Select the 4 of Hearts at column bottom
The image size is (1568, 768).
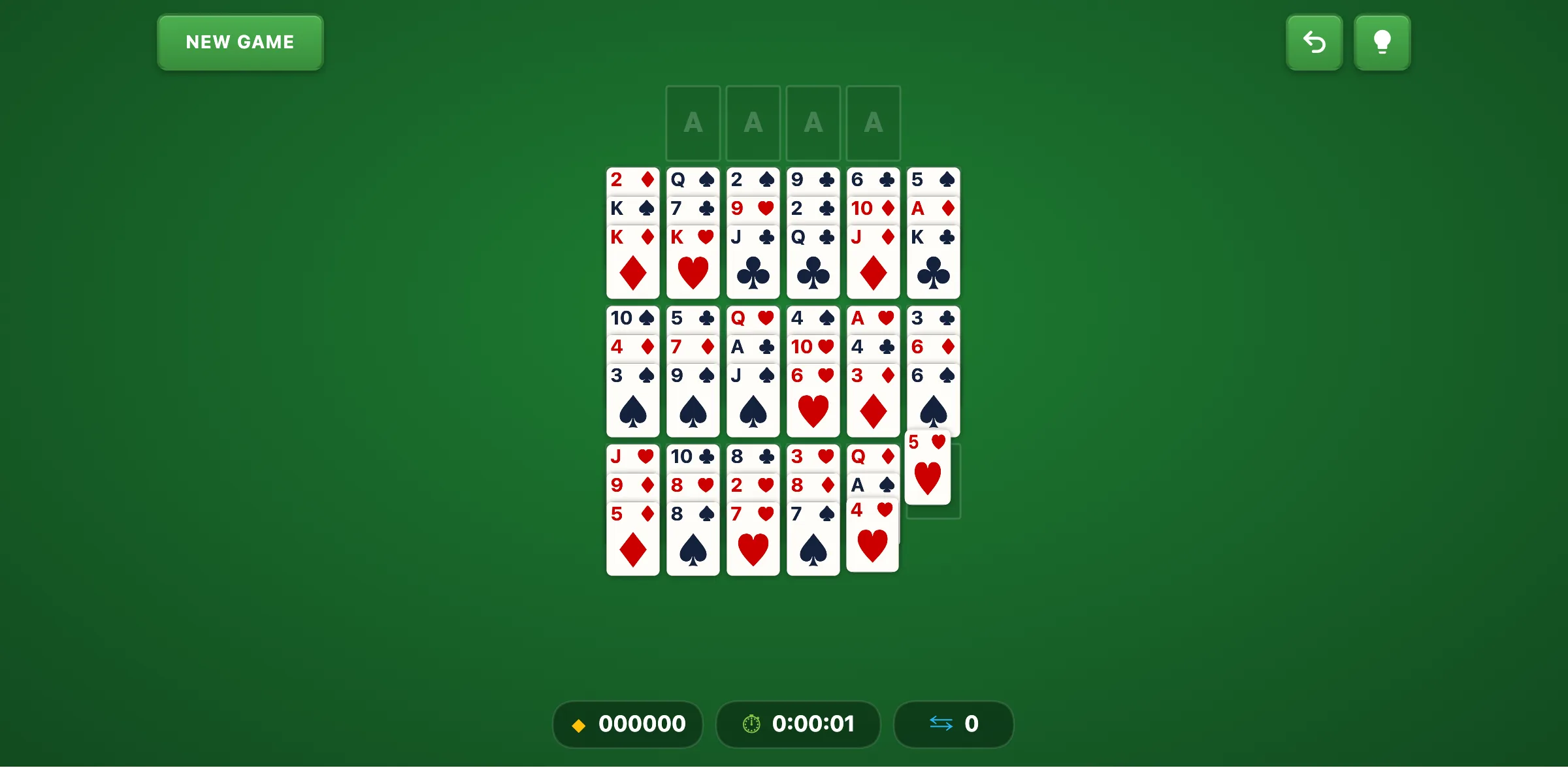coord(872,536)
